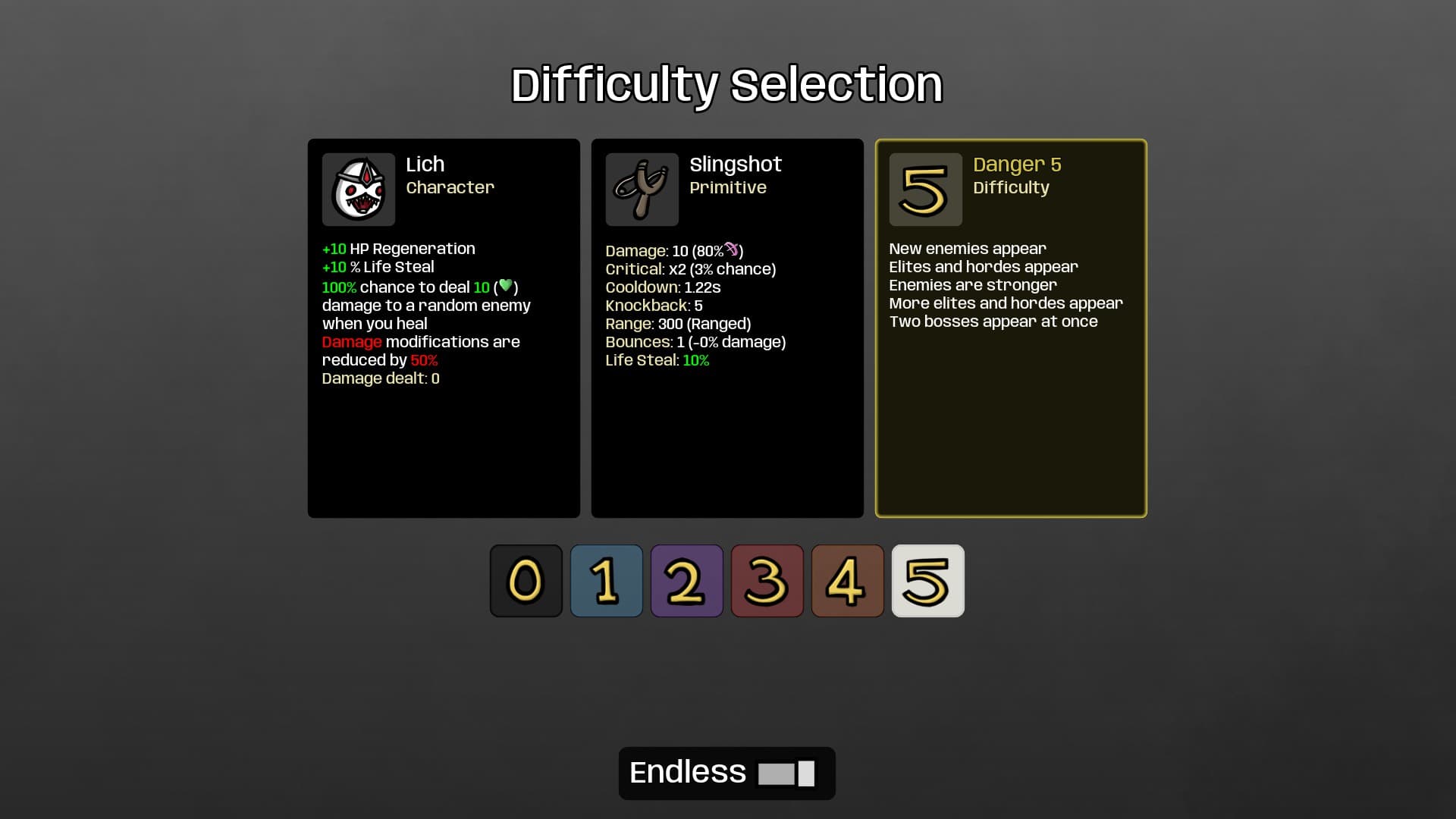Choose the Danger 1 difficulty tile
The height and width of the screenshot is (819, 1456).
[x=606, y=581]
